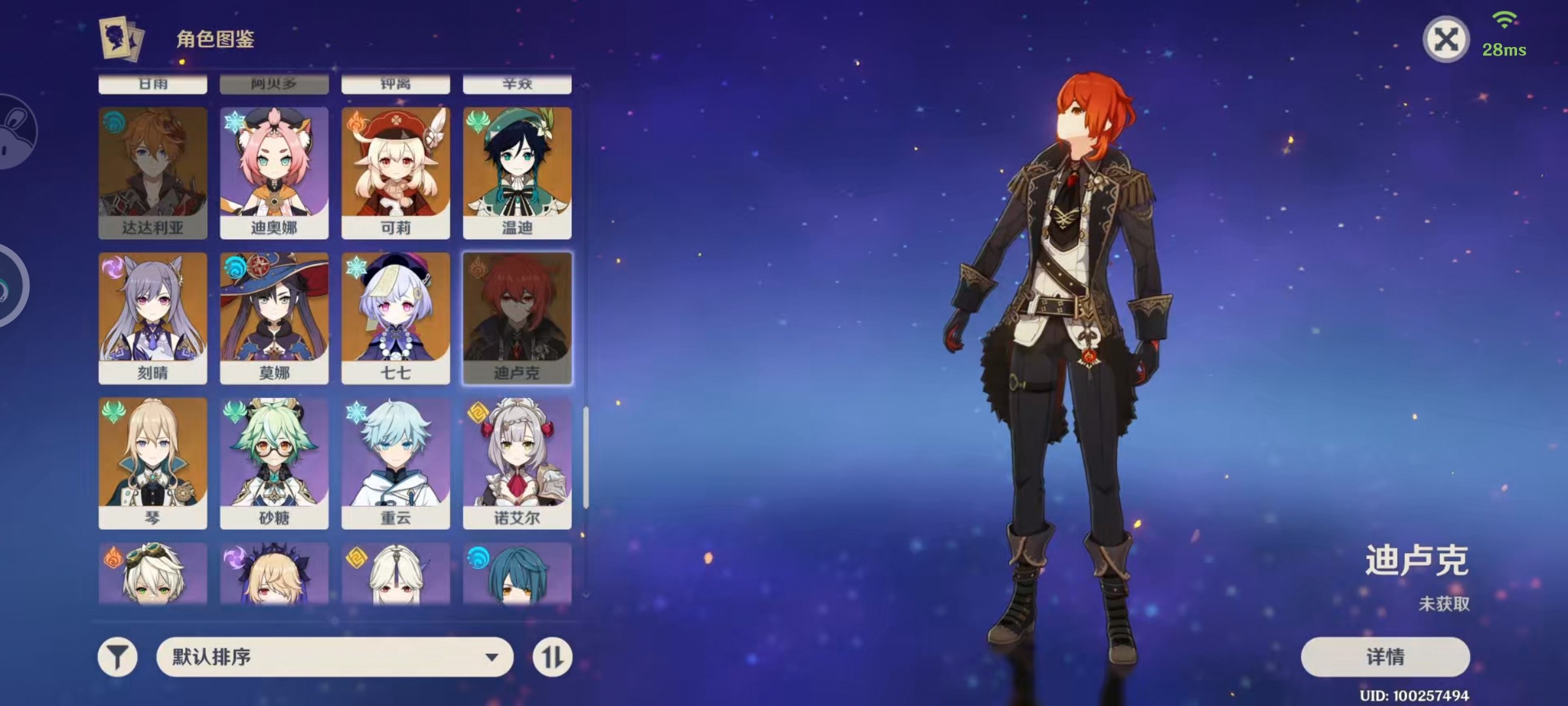Open the 默认排序 sort dropdown
Viewport: 1568px width, 706px height.
point(335,656)
